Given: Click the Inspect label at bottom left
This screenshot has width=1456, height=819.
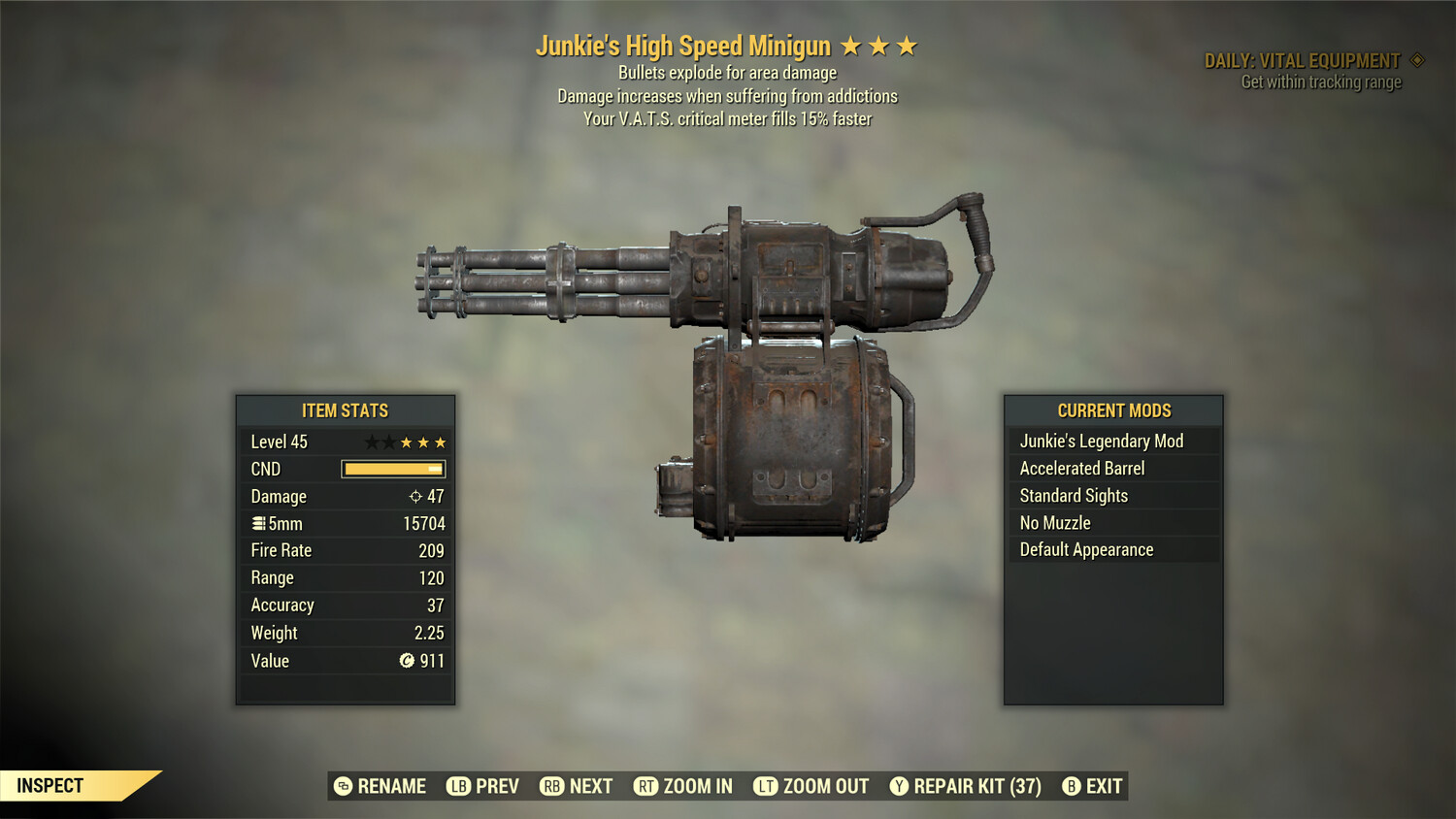Looking at the screenshot, I should [50, 786].
